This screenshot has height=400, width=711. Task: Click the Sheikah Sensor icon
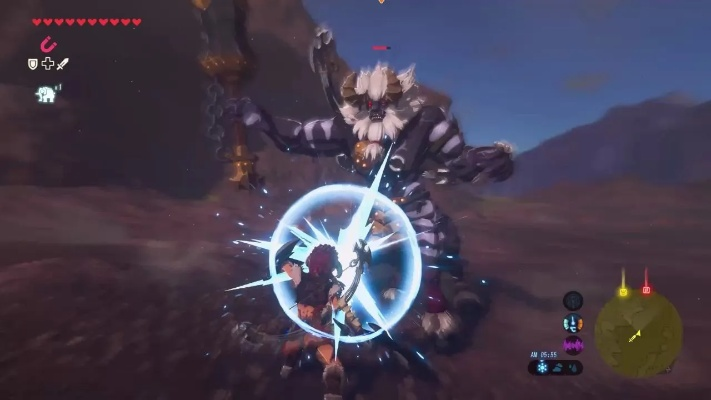click(572, 300)
